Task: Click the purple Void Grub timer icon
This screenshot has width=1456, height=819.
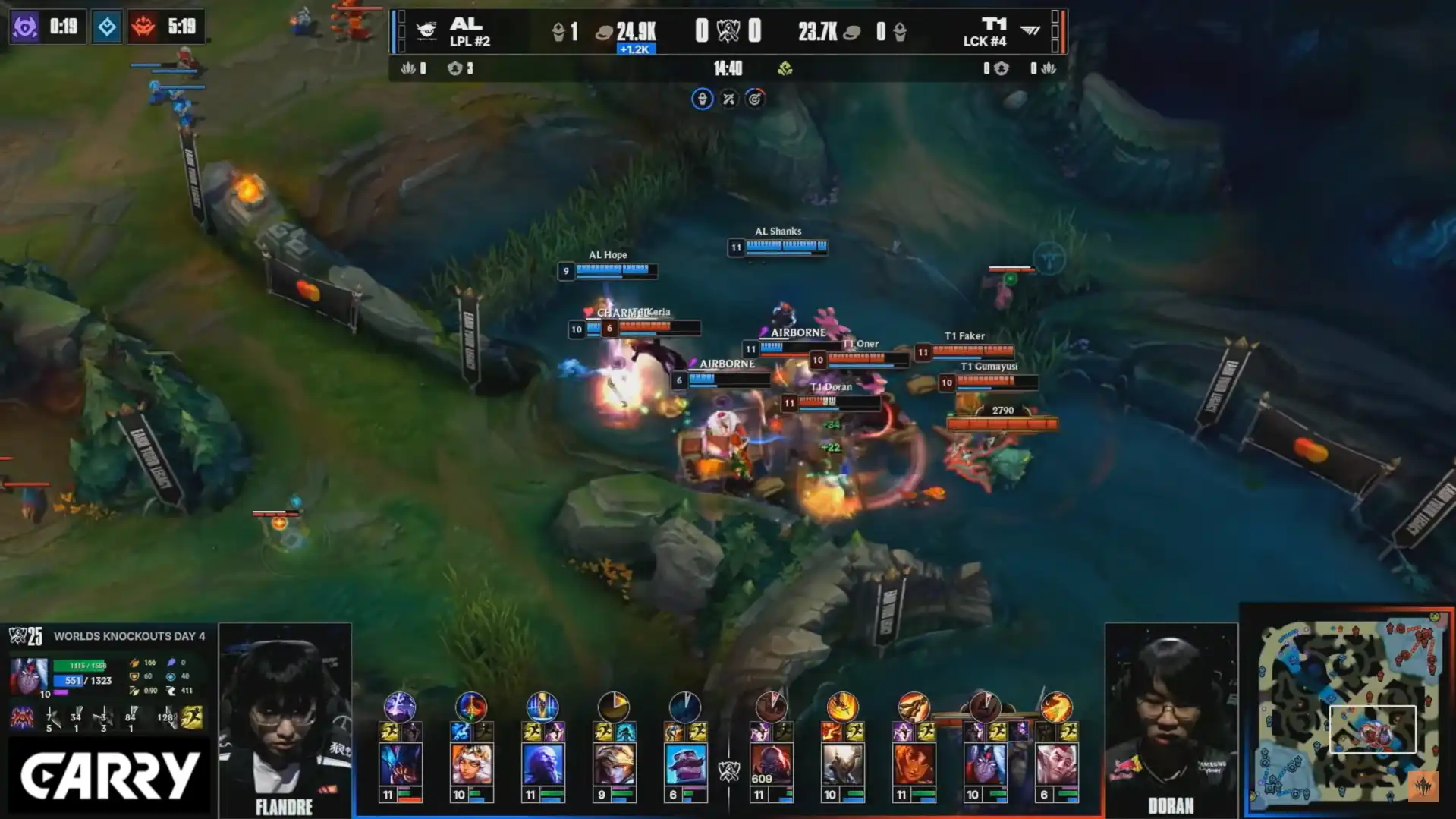Action: click(x=25, y=27)
